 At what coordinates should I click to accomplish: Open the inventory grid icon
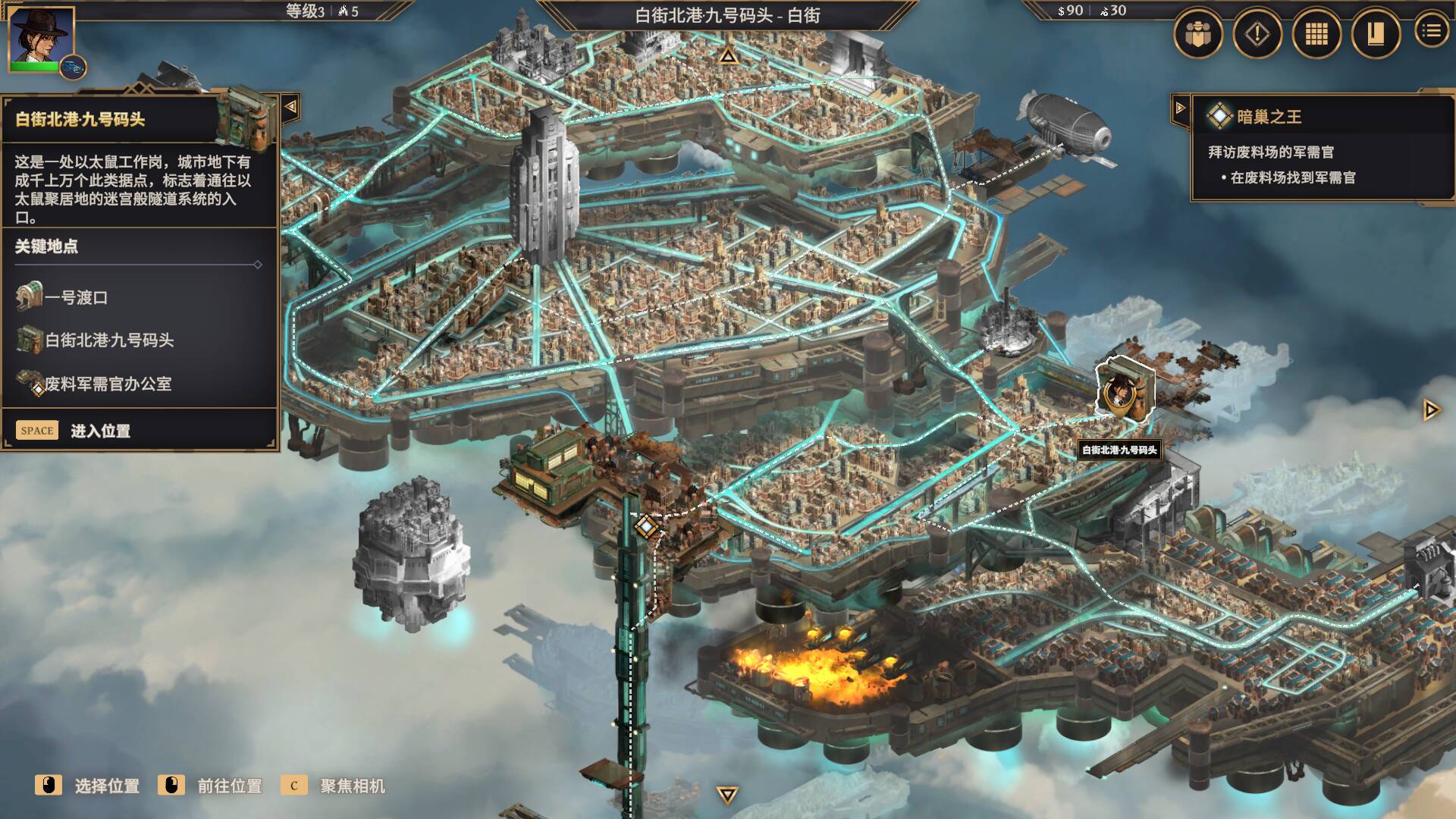[1316, 34]
